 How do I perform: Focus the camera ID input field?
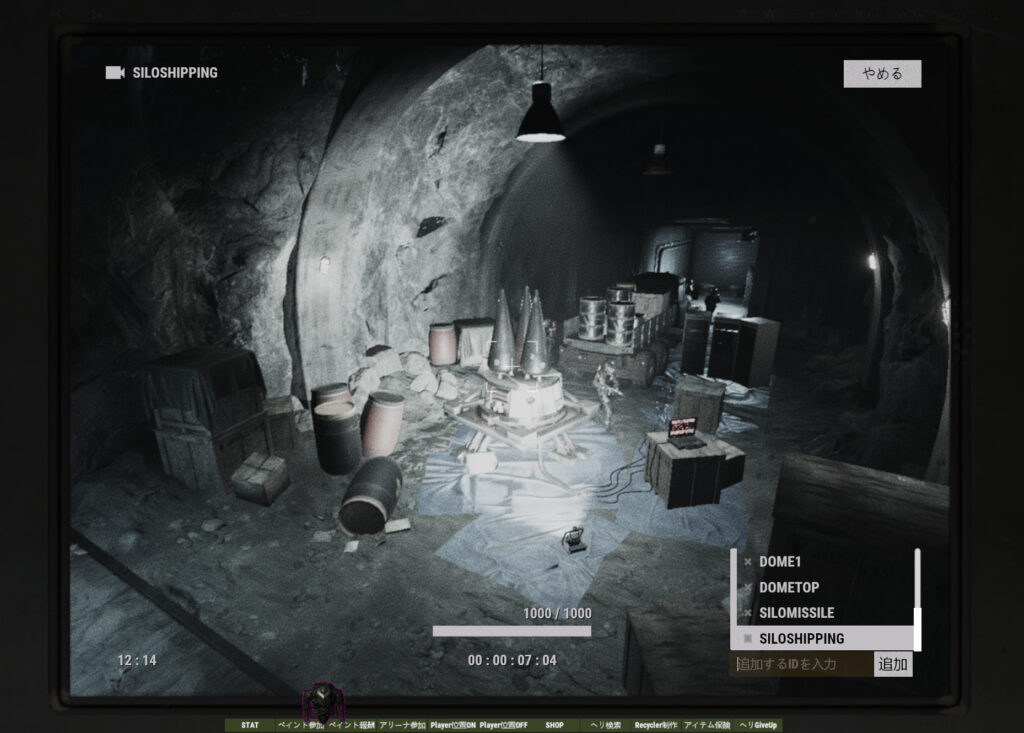(802, 664)
